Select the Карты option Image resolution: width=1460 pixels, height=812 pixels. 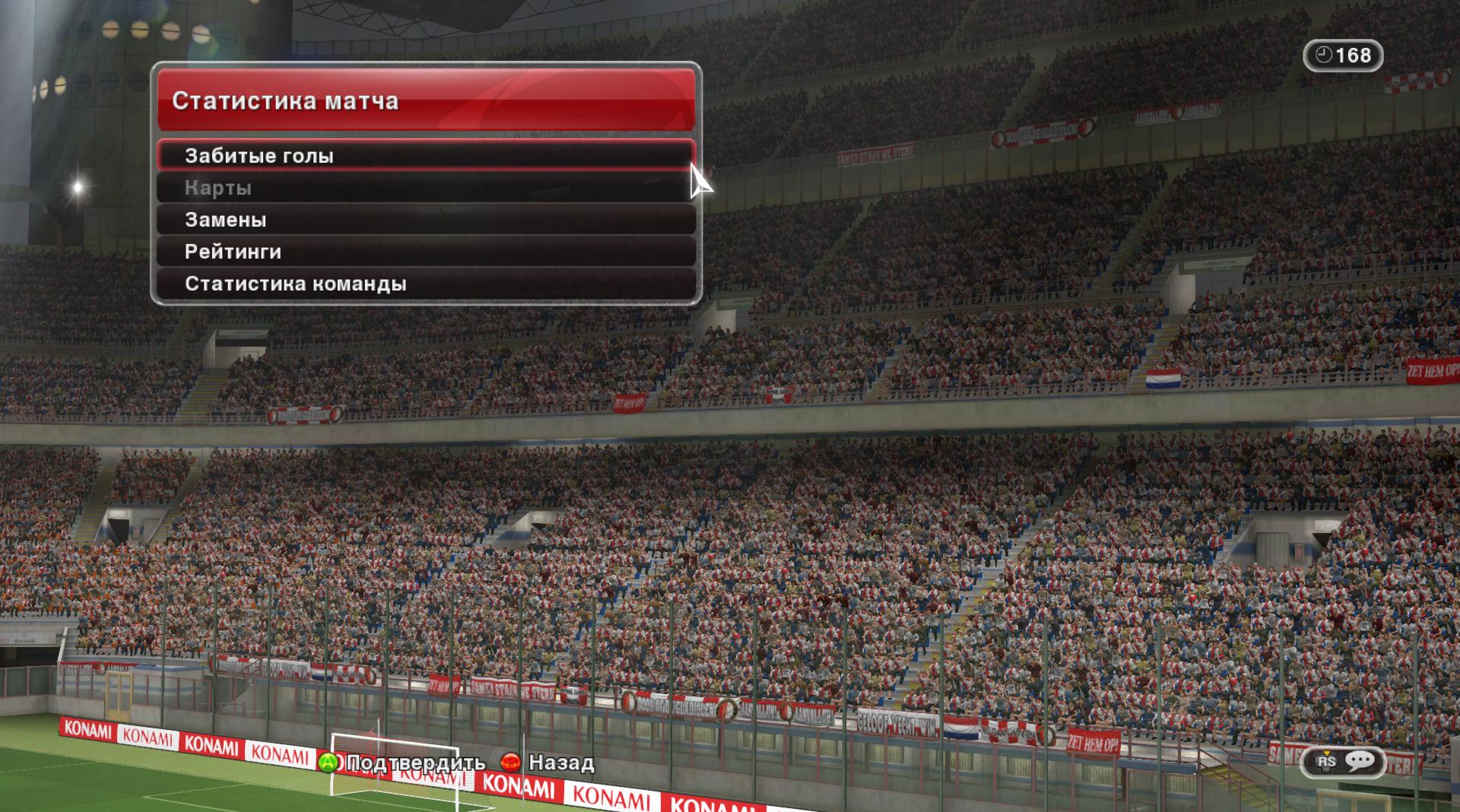[x=426, y=188]
